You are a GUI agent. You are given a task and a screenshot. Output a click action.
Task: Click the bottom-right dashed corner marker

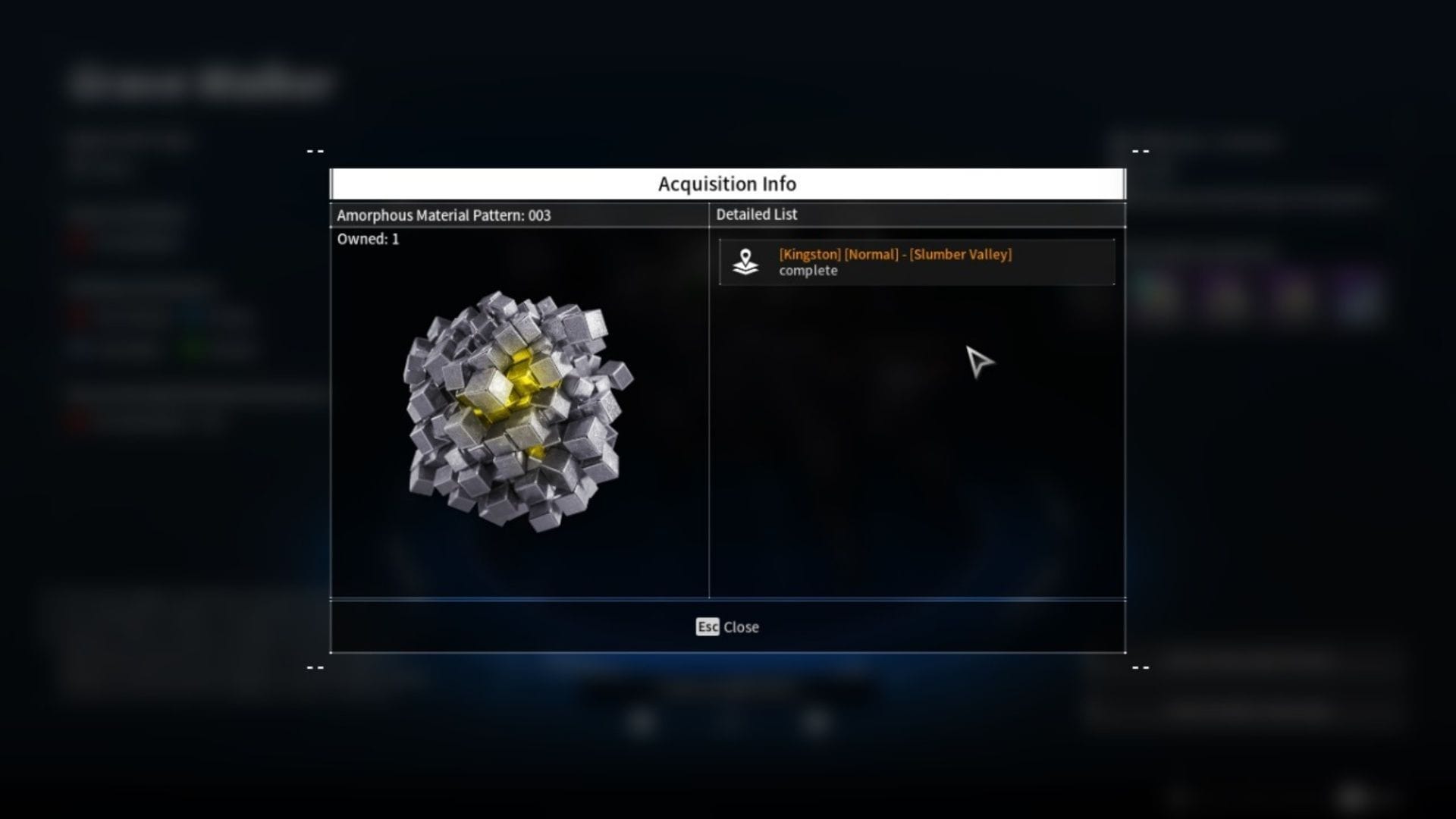[x=1141, y=667]
